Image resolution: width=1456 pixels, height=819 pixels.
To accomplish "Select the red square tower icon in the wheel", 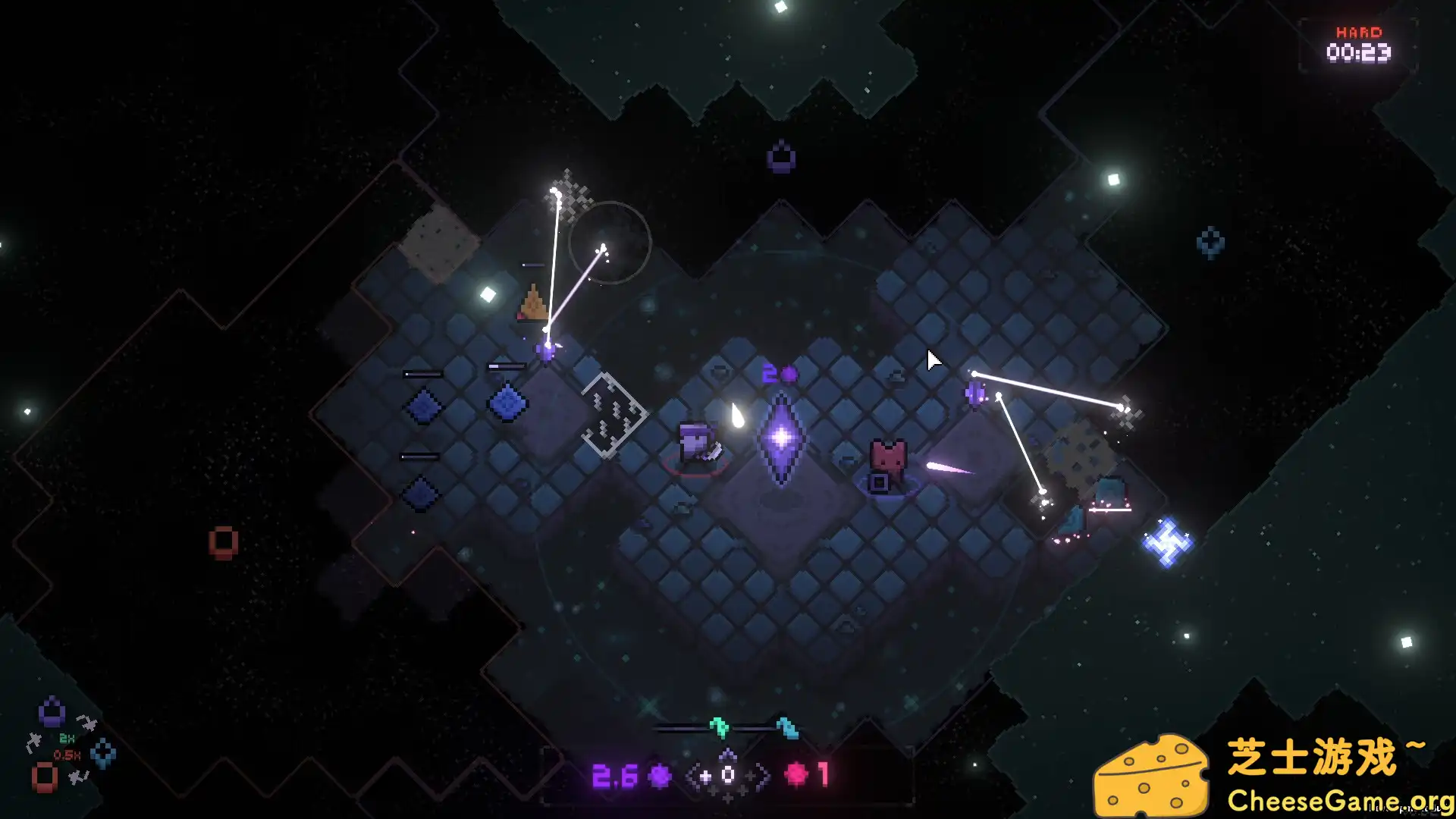I will 44,777.
